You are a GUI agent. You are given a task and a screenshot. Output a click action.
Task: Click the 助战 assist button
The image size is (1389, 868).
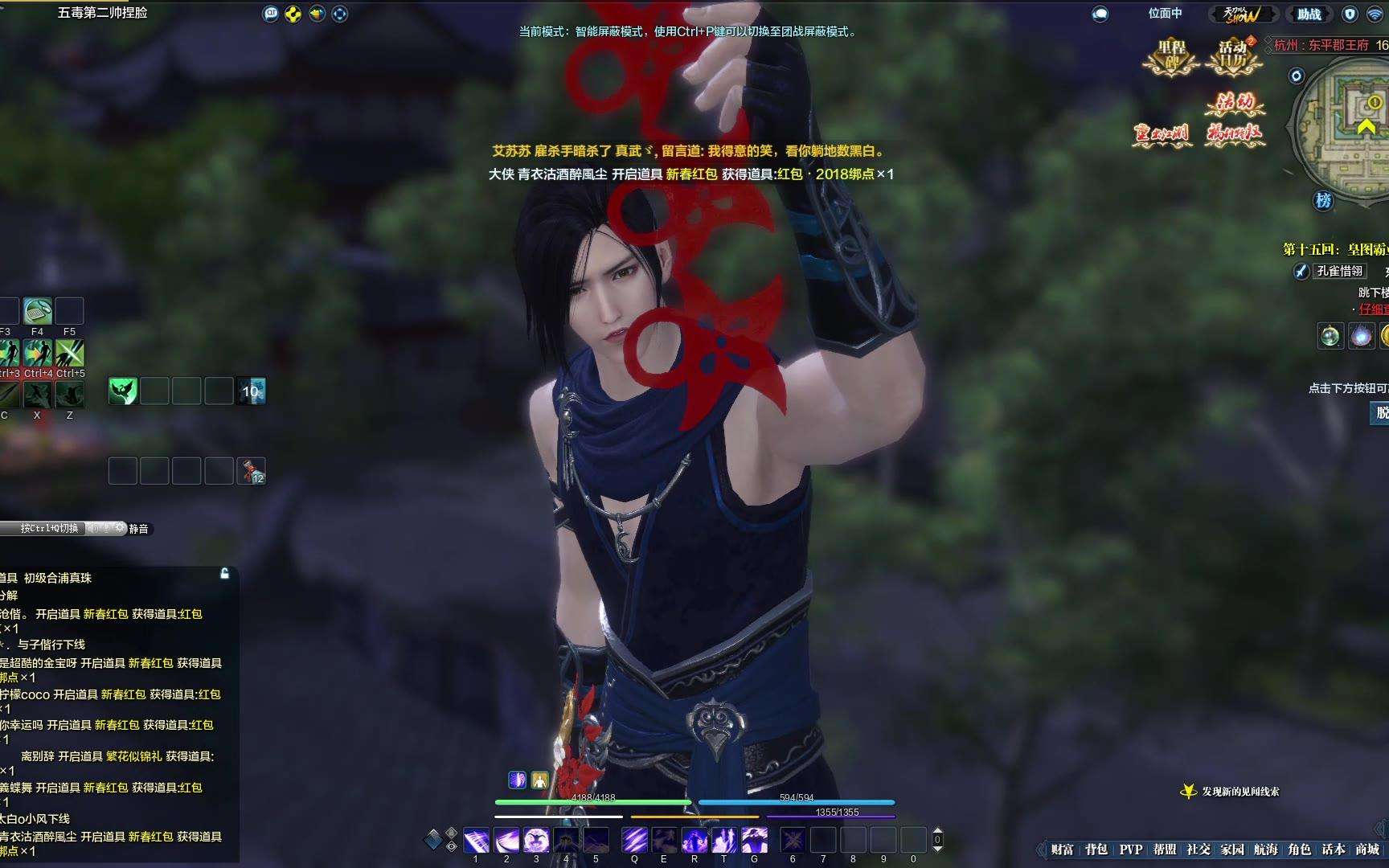(1309, 14)
